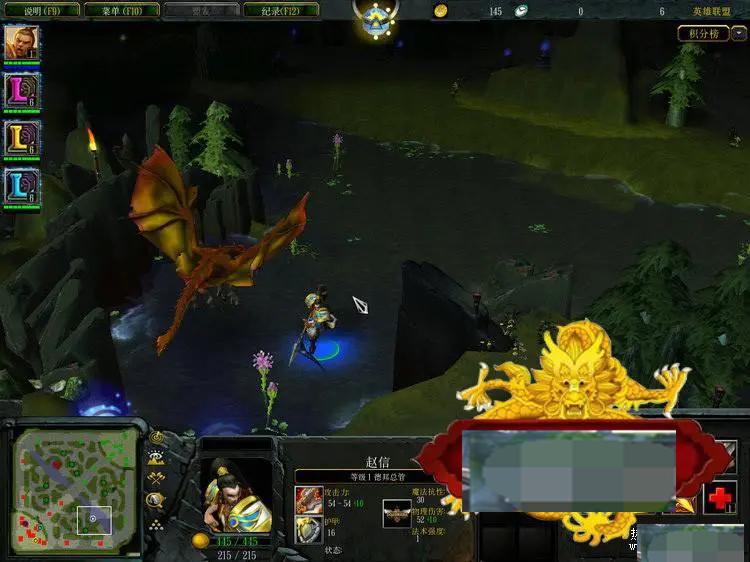Open the 纪录 (F12) chat log

coord(279,11)
